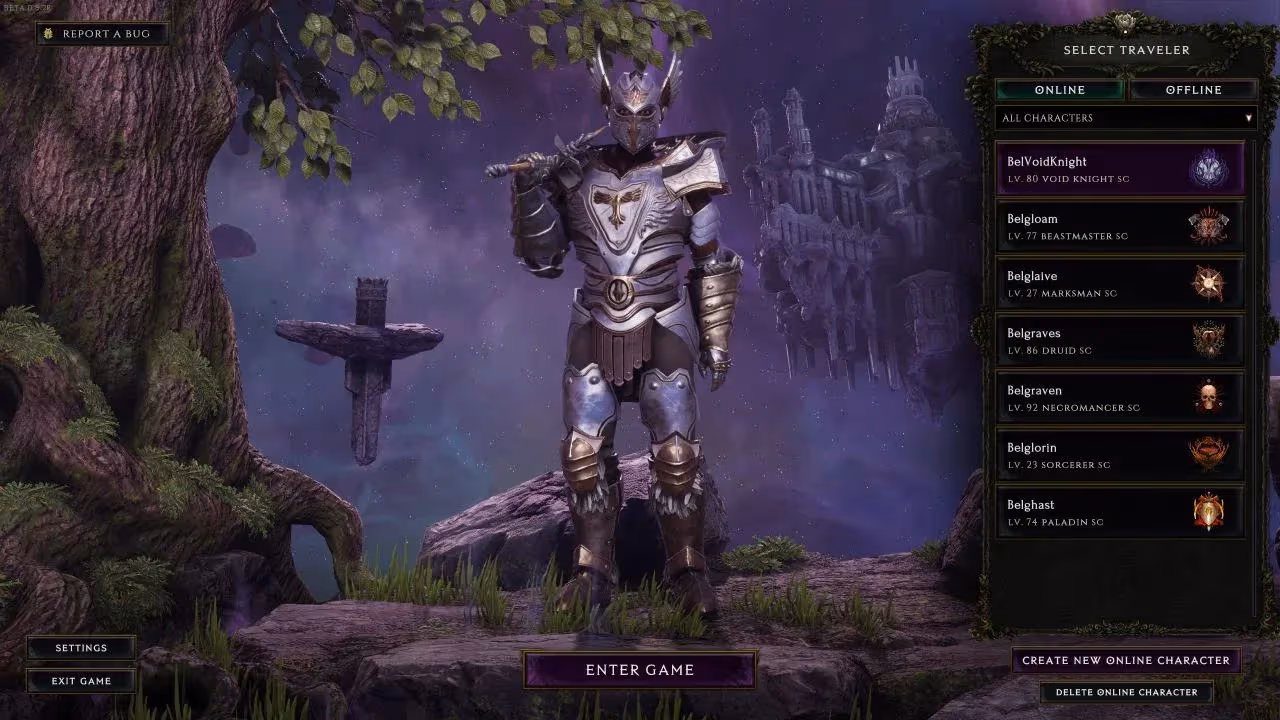1280x720 pixels.
Task: Click the Necromancer skull icon beside Belgraven
Action: tap(1208, 397)
